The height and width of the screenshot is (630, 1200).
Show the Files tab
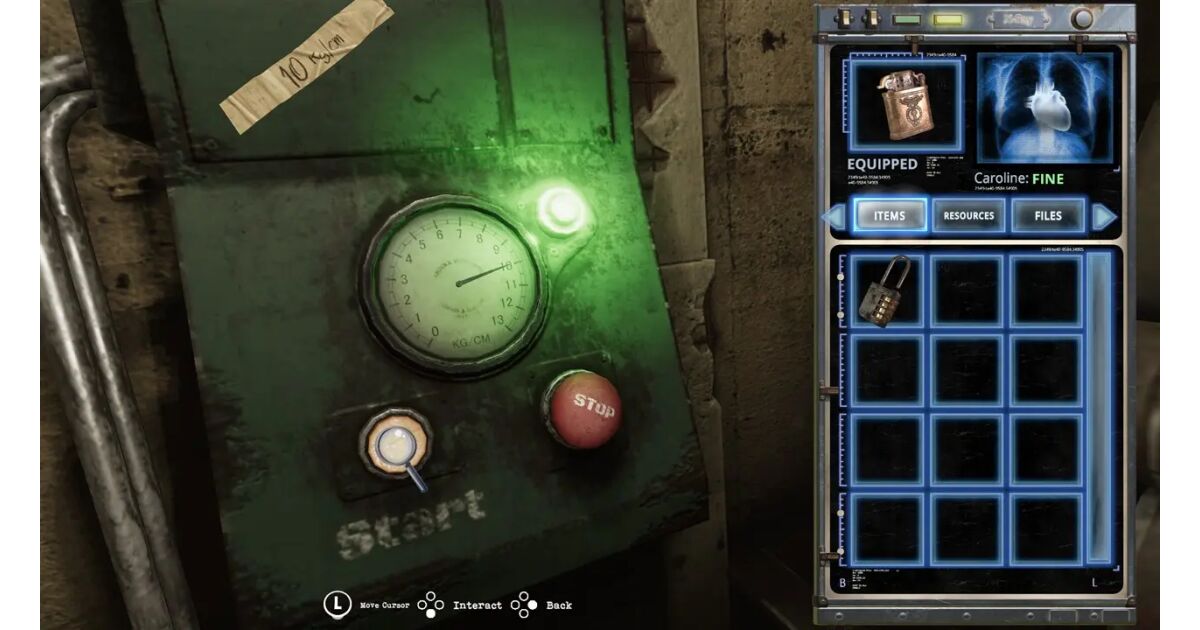coord(1048,216)
